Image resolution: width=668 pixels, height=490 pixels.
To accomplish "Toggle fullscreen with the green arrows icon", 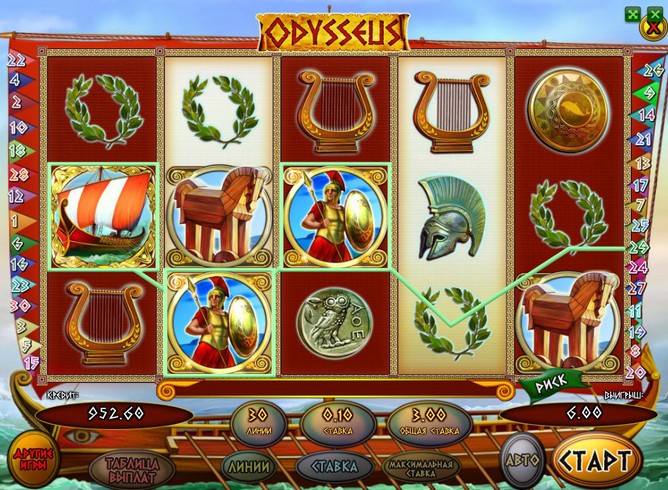I will pos(632,13).
